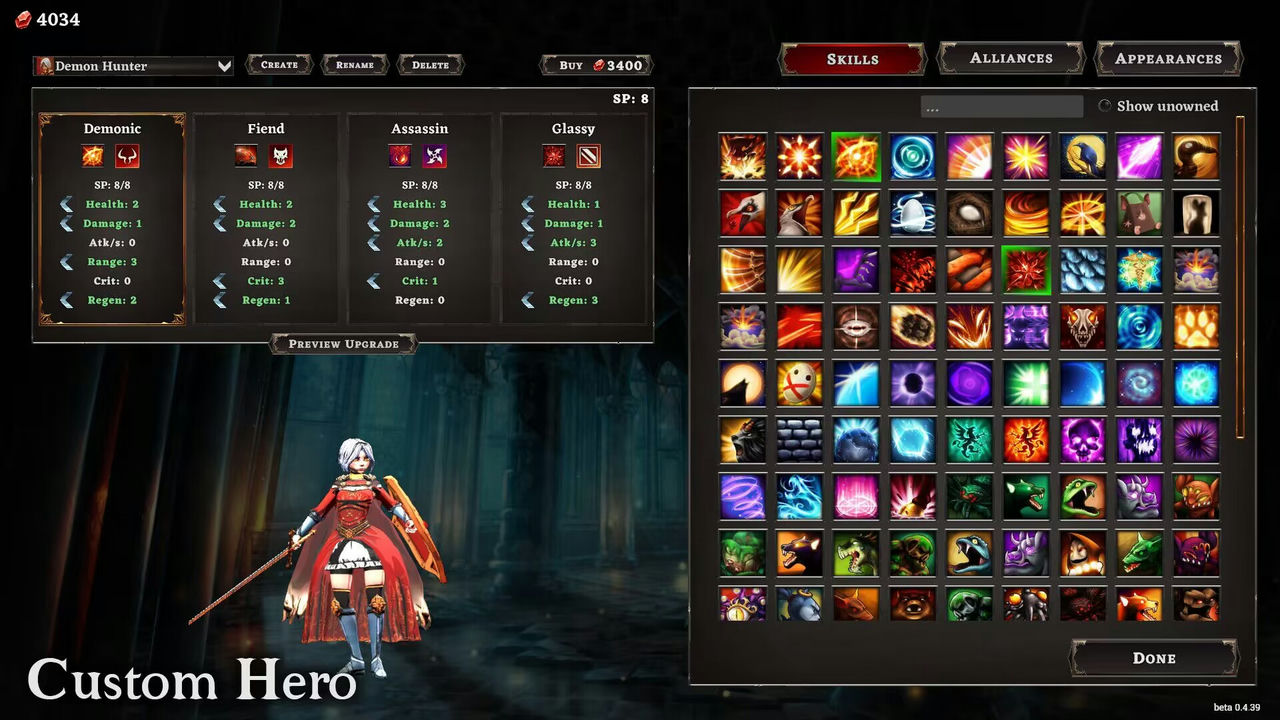The height and width of the screenshot is (720, 1280).
Task: Click the Rename button
Action: click(x=355, y=65)
